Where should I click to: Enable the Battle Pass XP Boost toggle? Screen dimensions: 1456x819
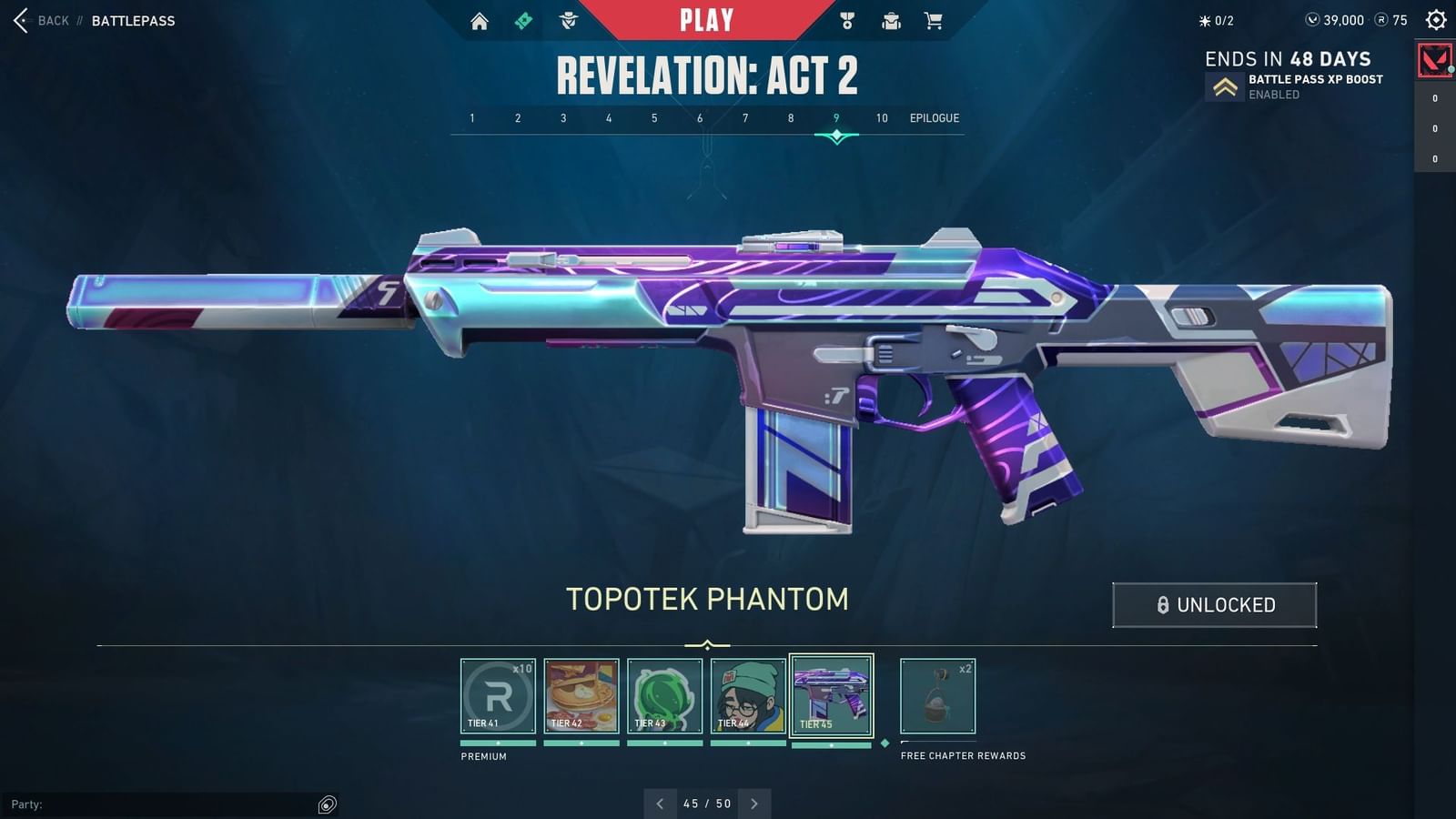tap(1224, 86)
